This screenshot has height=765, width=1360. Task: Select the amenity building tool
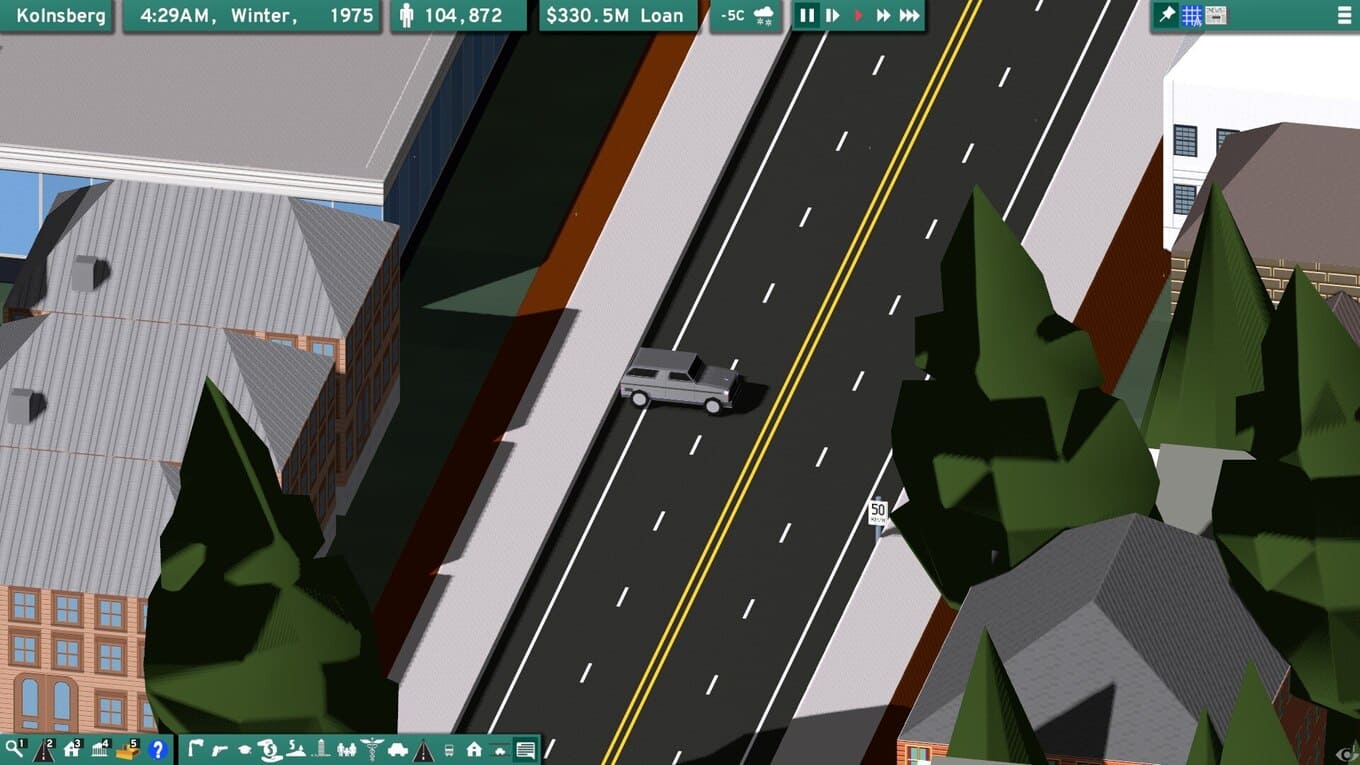99,749
